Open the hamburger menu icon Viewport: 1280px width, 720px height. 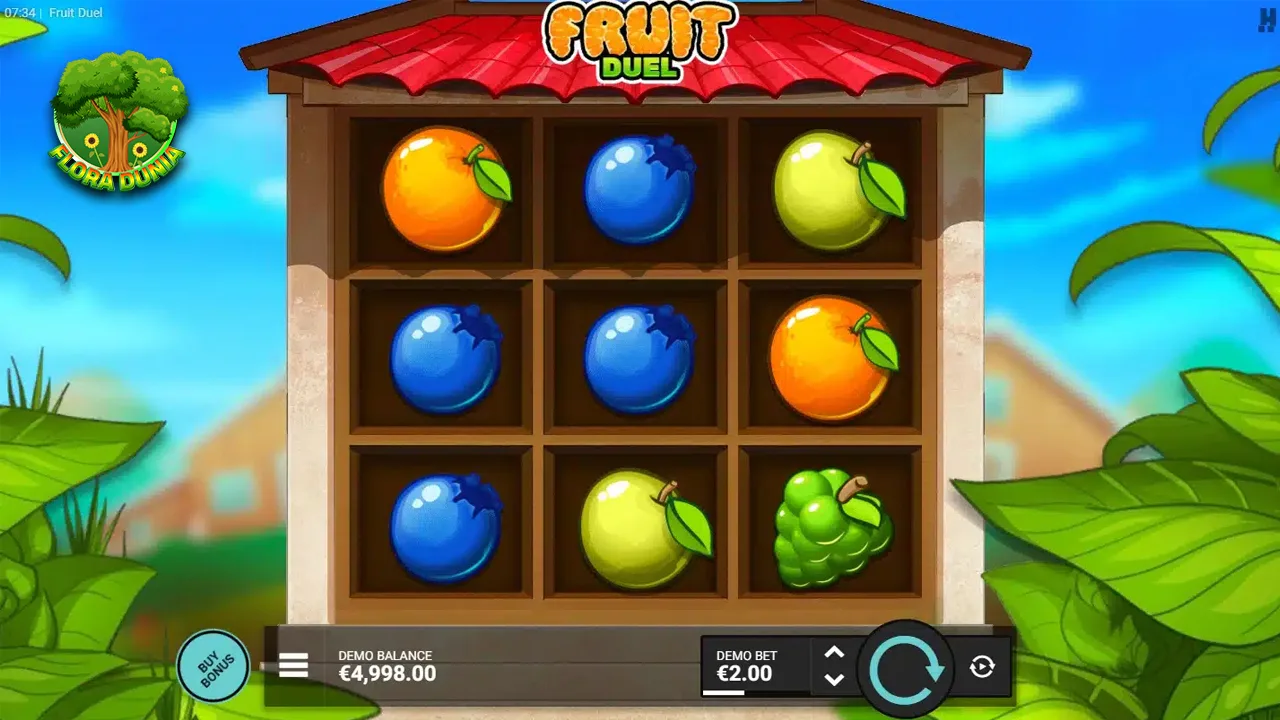point(293,664)
